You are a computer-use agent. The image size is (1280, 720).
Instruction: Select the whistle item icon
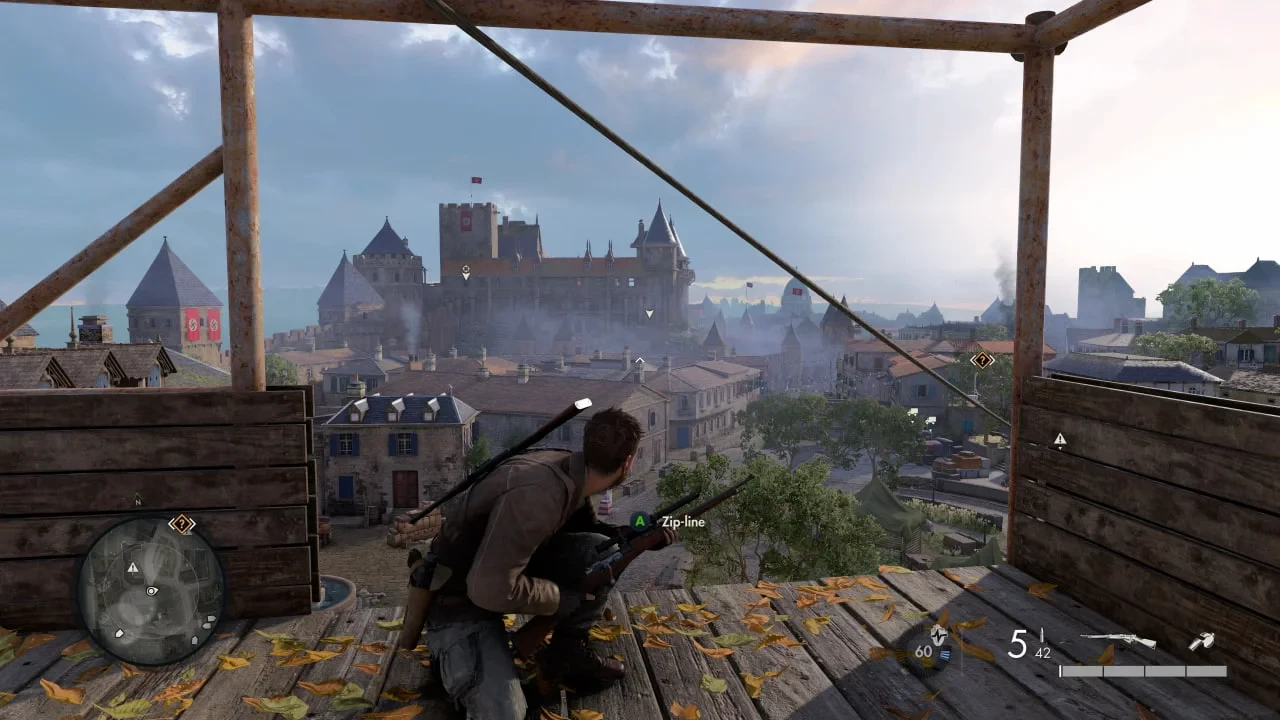tap(1201, 641)
